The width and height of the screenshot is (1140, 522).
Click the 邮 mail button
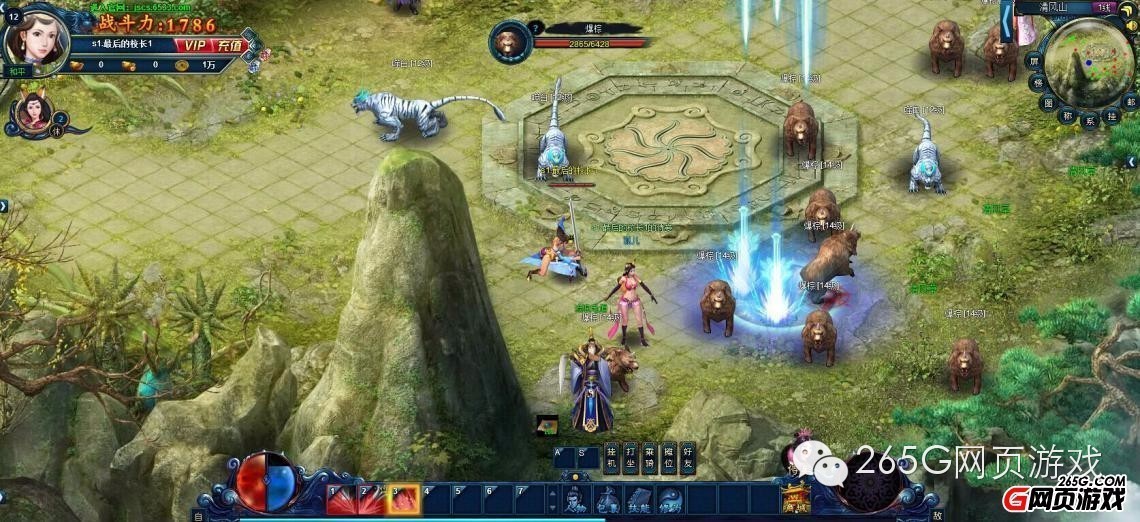[1130, 101]
